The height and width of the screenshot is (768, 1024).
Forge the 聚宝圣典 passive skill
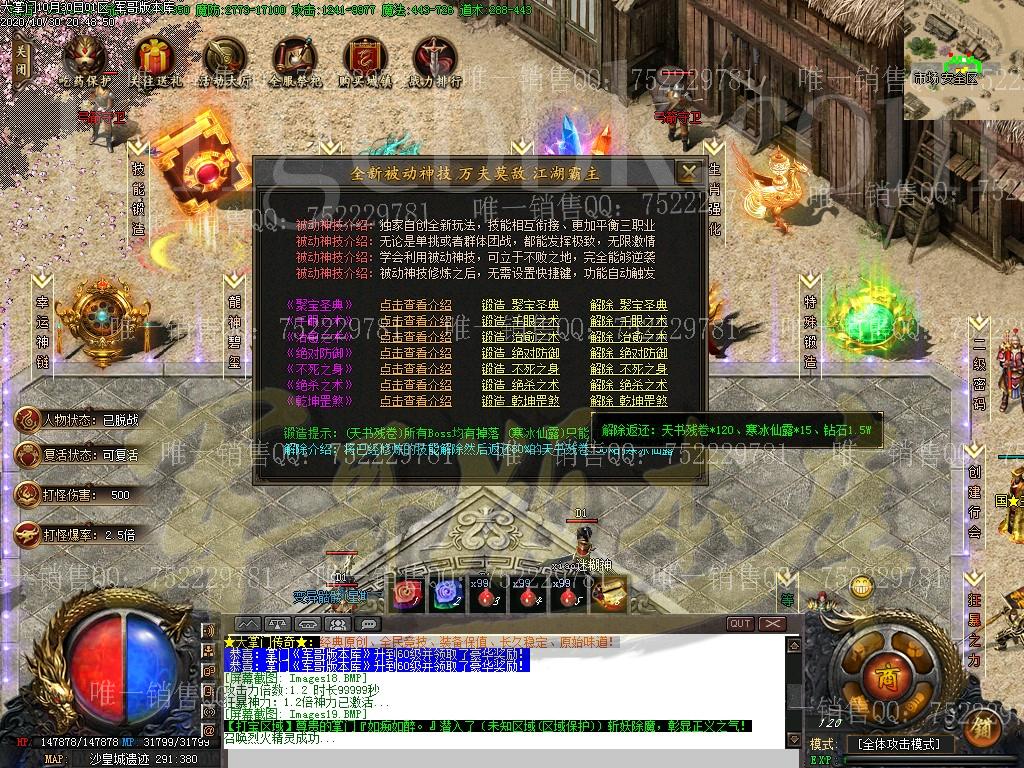coord(520,305)
